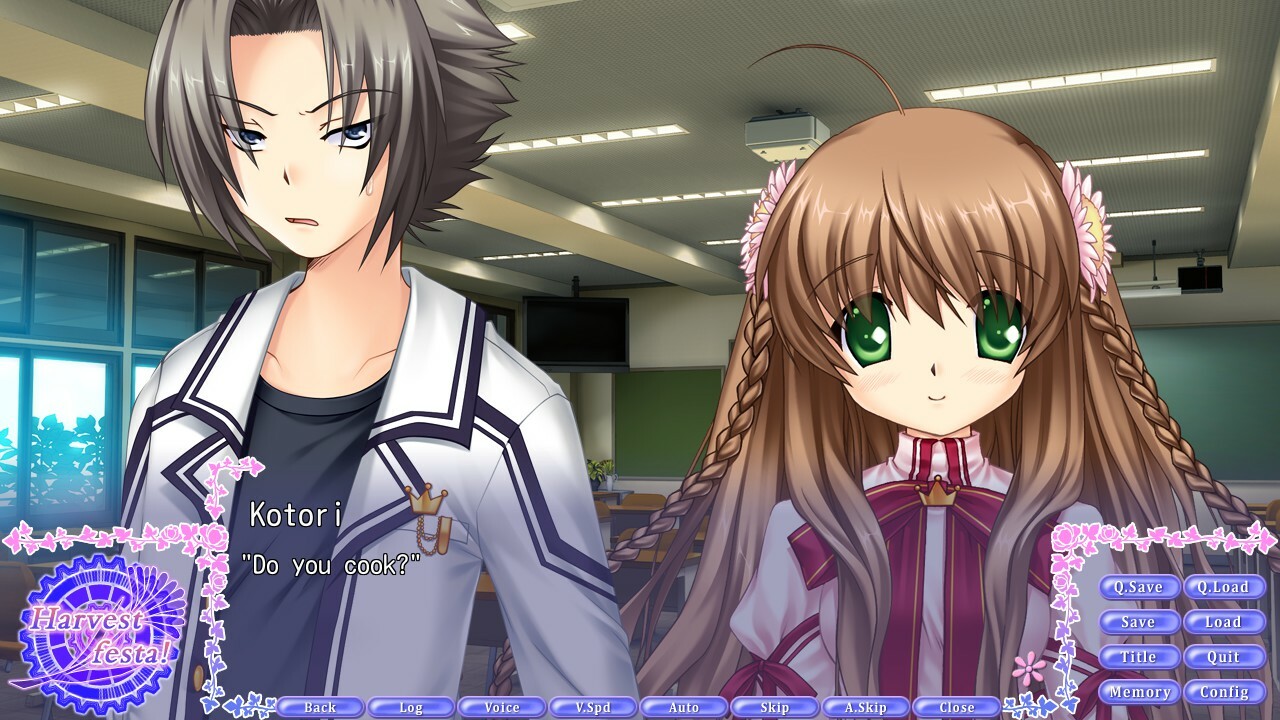Open the Load screen
This screenshot has width=1280, height=720.
point(1226,622)
